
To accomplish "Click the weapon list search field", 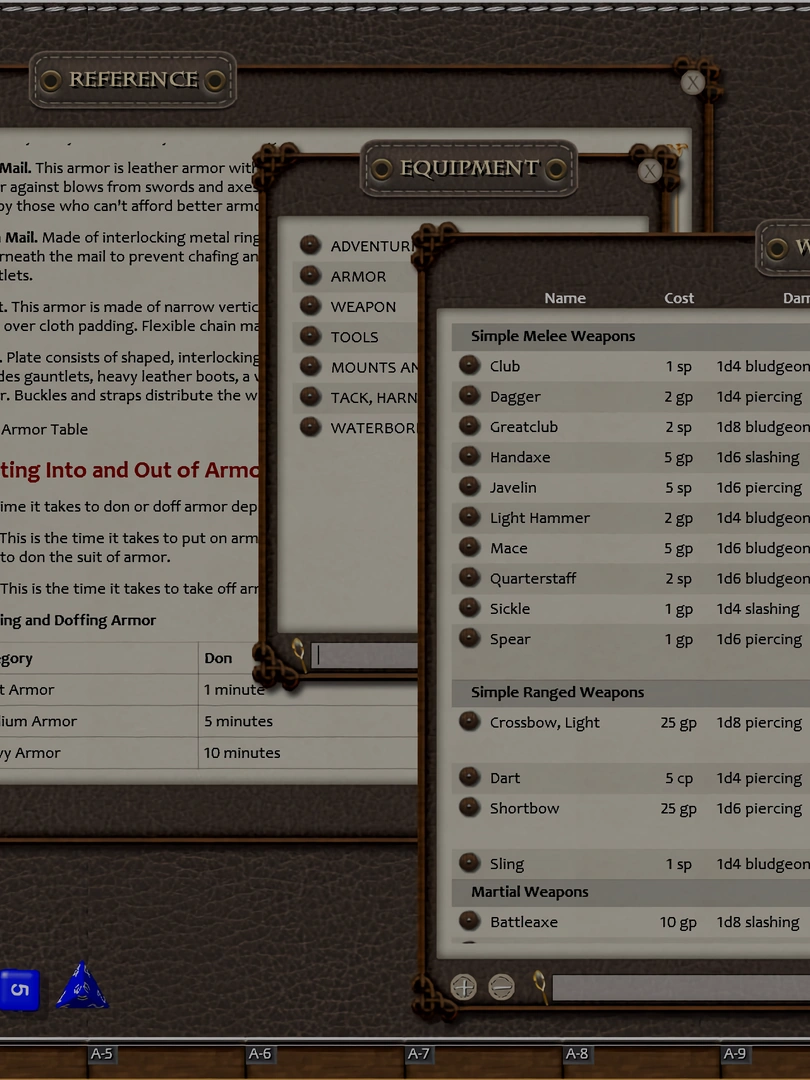I will tap(680, 988).
